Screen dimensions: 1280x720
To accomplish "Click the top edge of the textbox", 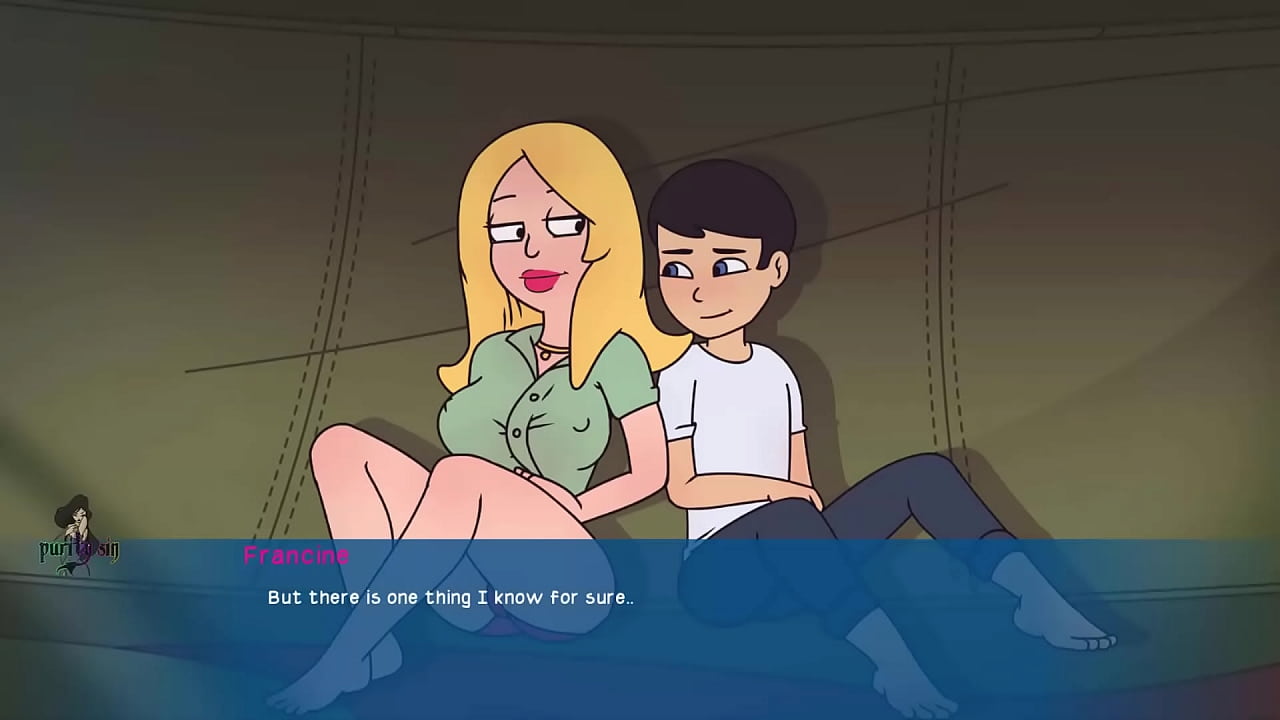I will [640, 540].
